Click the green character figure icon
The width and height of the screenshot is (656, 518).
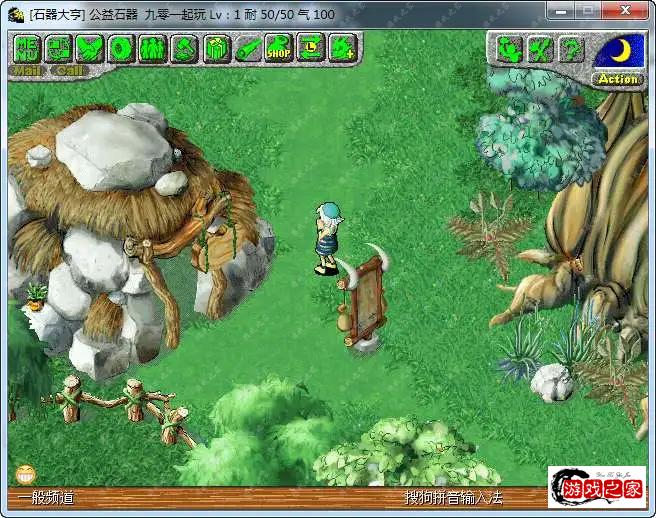click(x=508, y=48)
